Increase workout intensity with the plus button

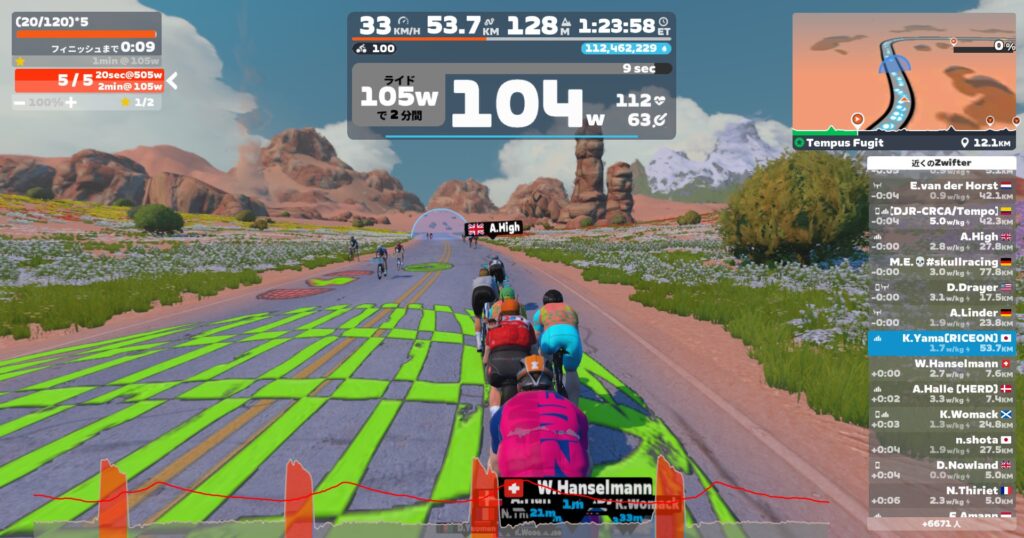[70, 102]
